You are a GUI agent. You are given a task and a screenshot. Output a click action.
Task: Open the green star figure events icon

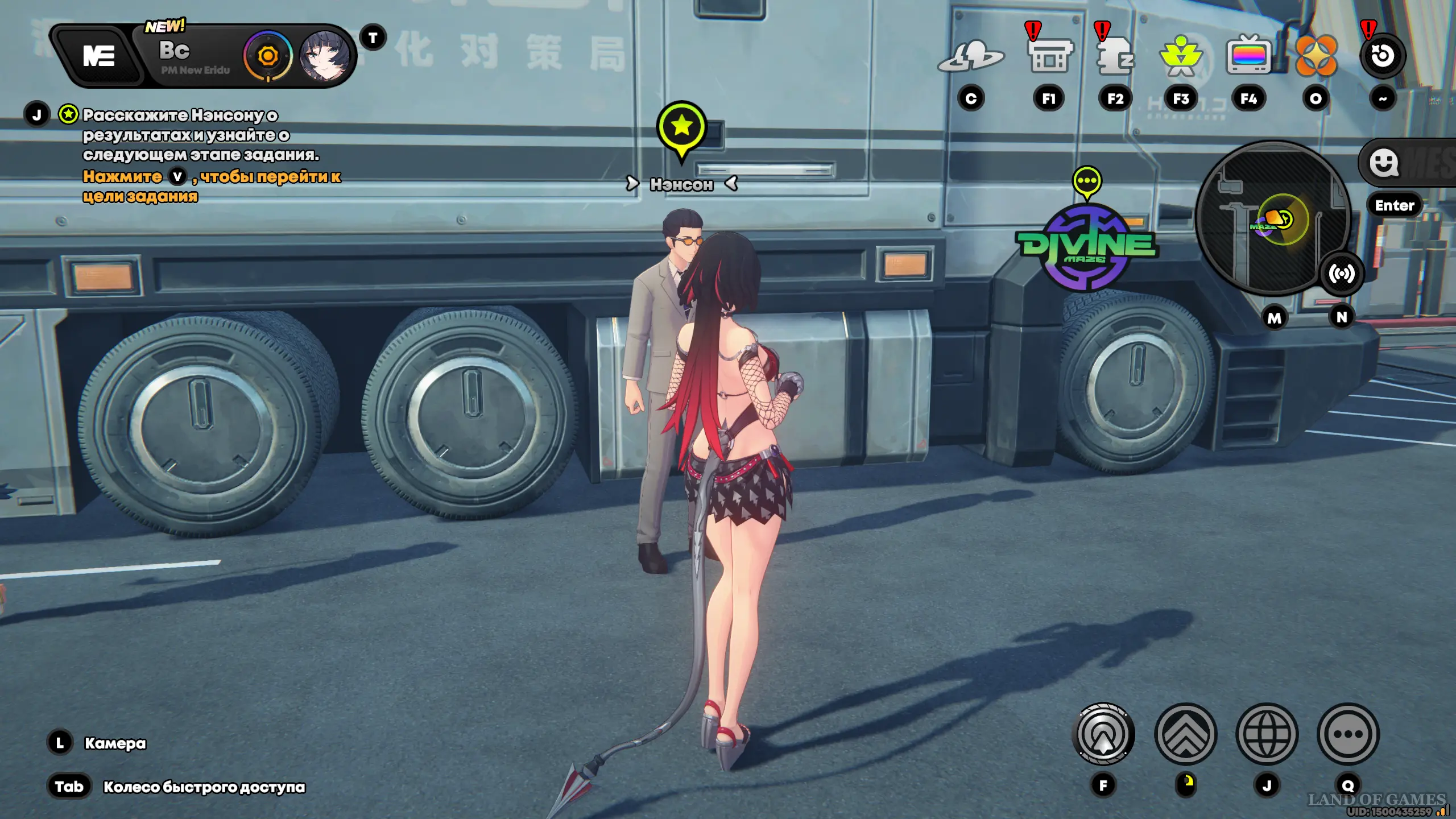[x=1181, y=56]
